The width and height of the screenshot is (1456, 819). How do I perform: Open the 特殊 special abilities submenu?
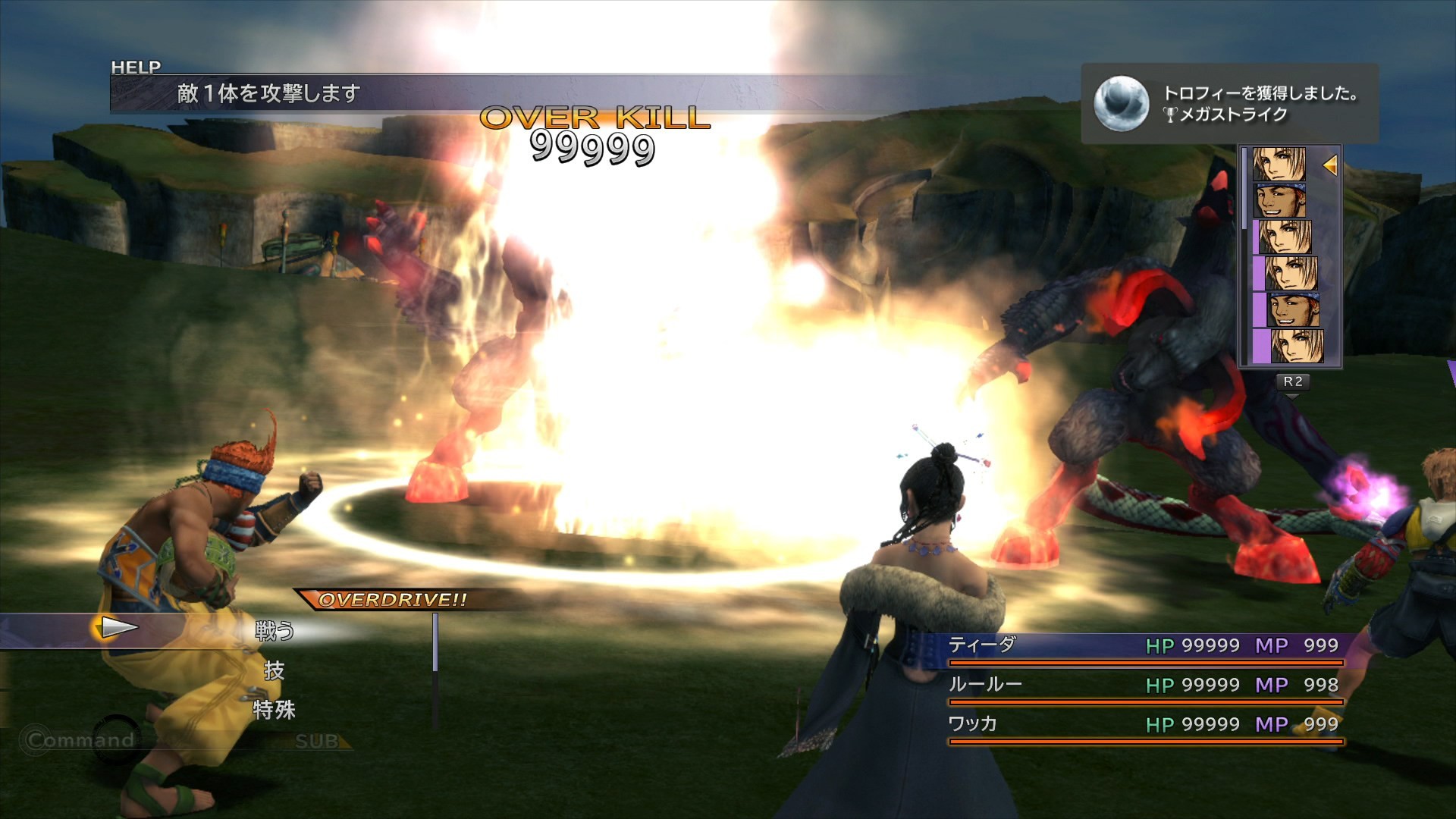[275, 711]
